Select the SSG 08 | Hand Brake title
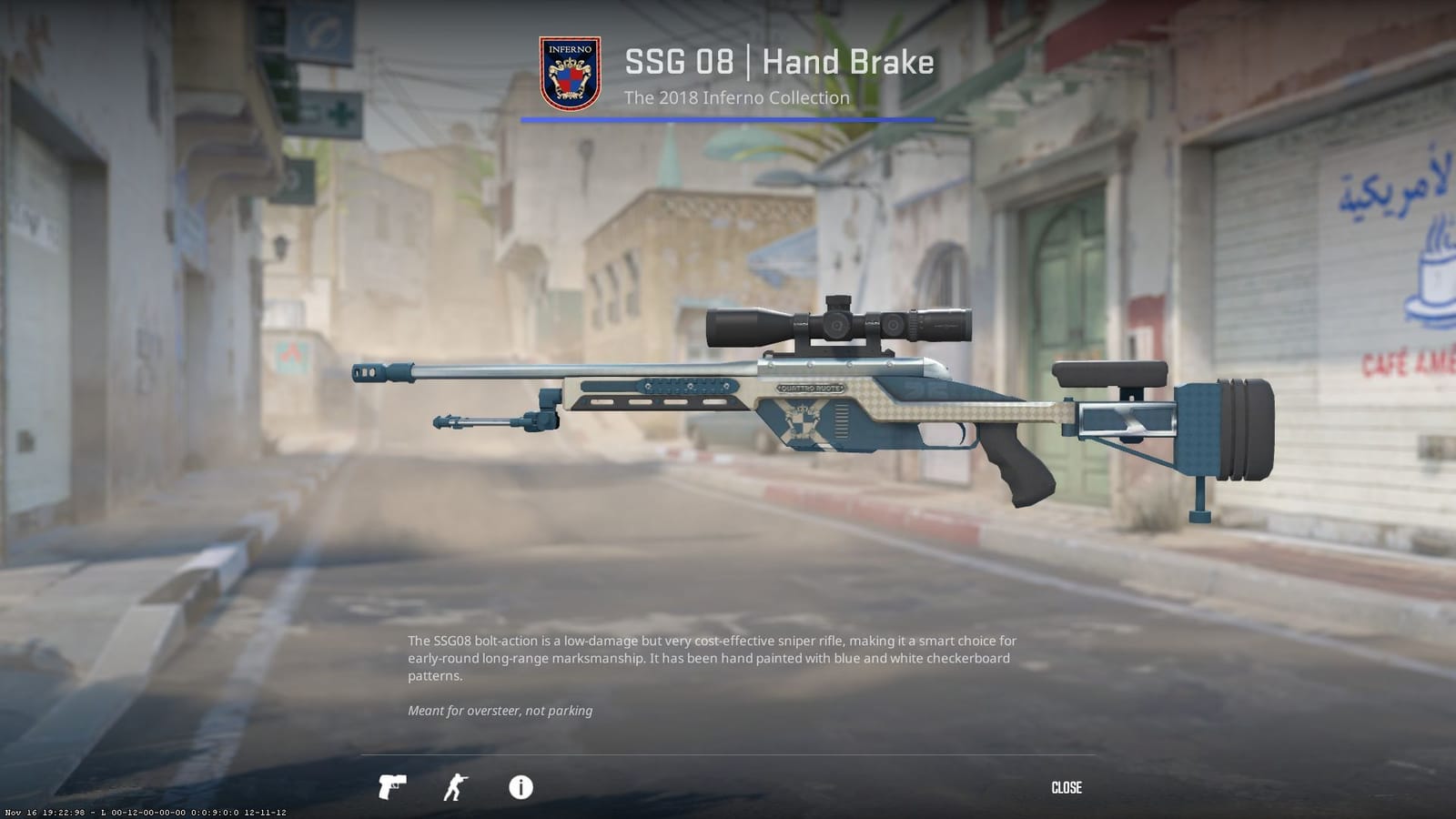The image size is (1456, 819). point(781,62)
